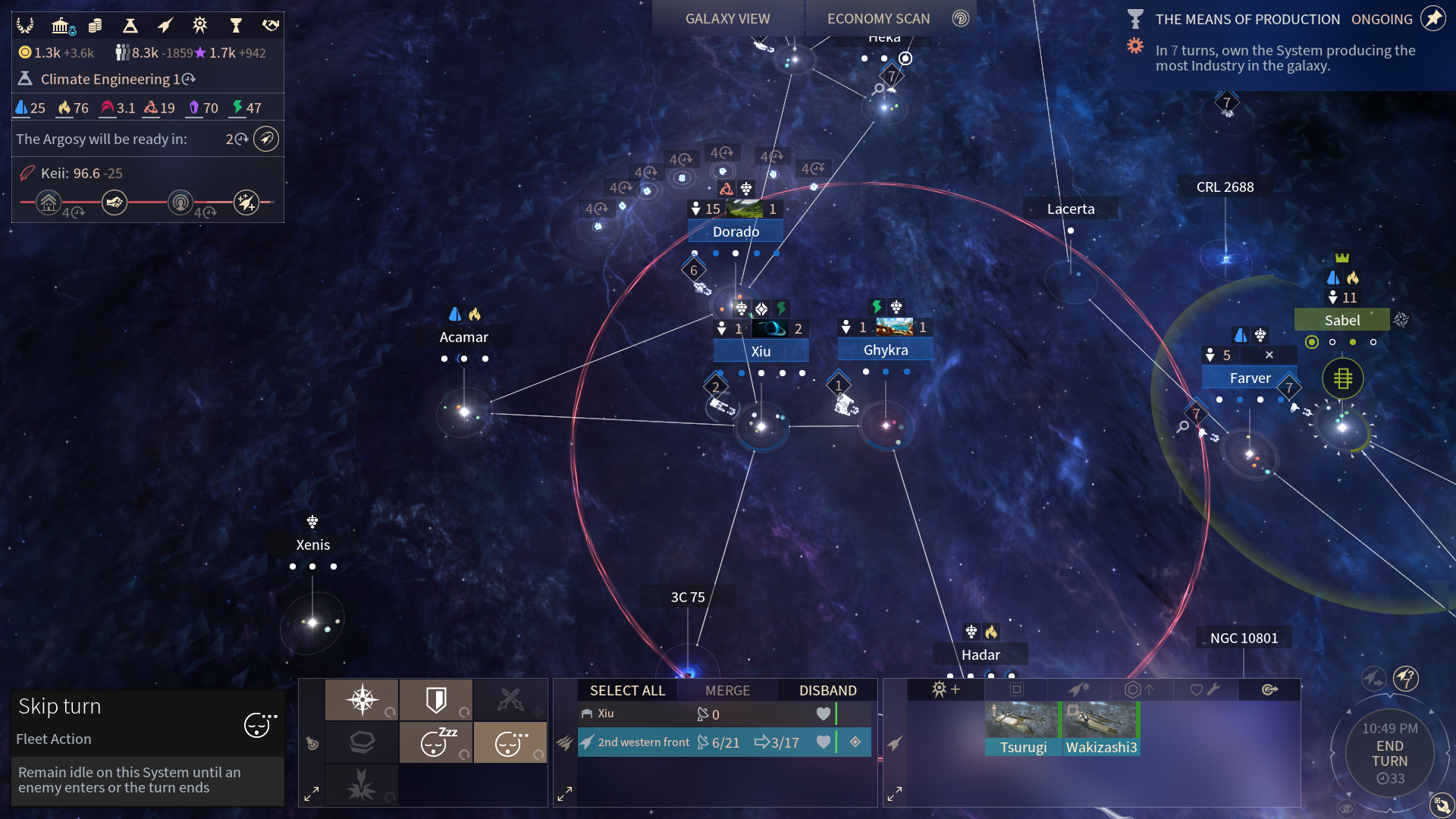Pin the Means of Production quest
Image resolution: width=1456 pixels, height=819 pixels.
click(x=1432, y=19)
